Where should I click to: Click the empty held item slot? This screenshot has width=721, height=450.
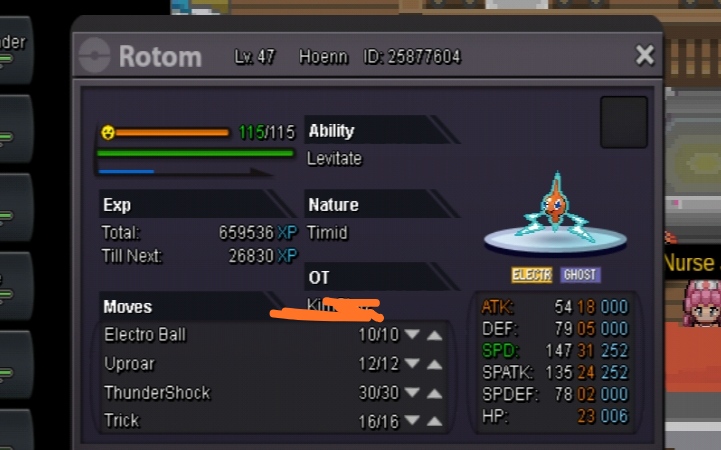point(624,122)
